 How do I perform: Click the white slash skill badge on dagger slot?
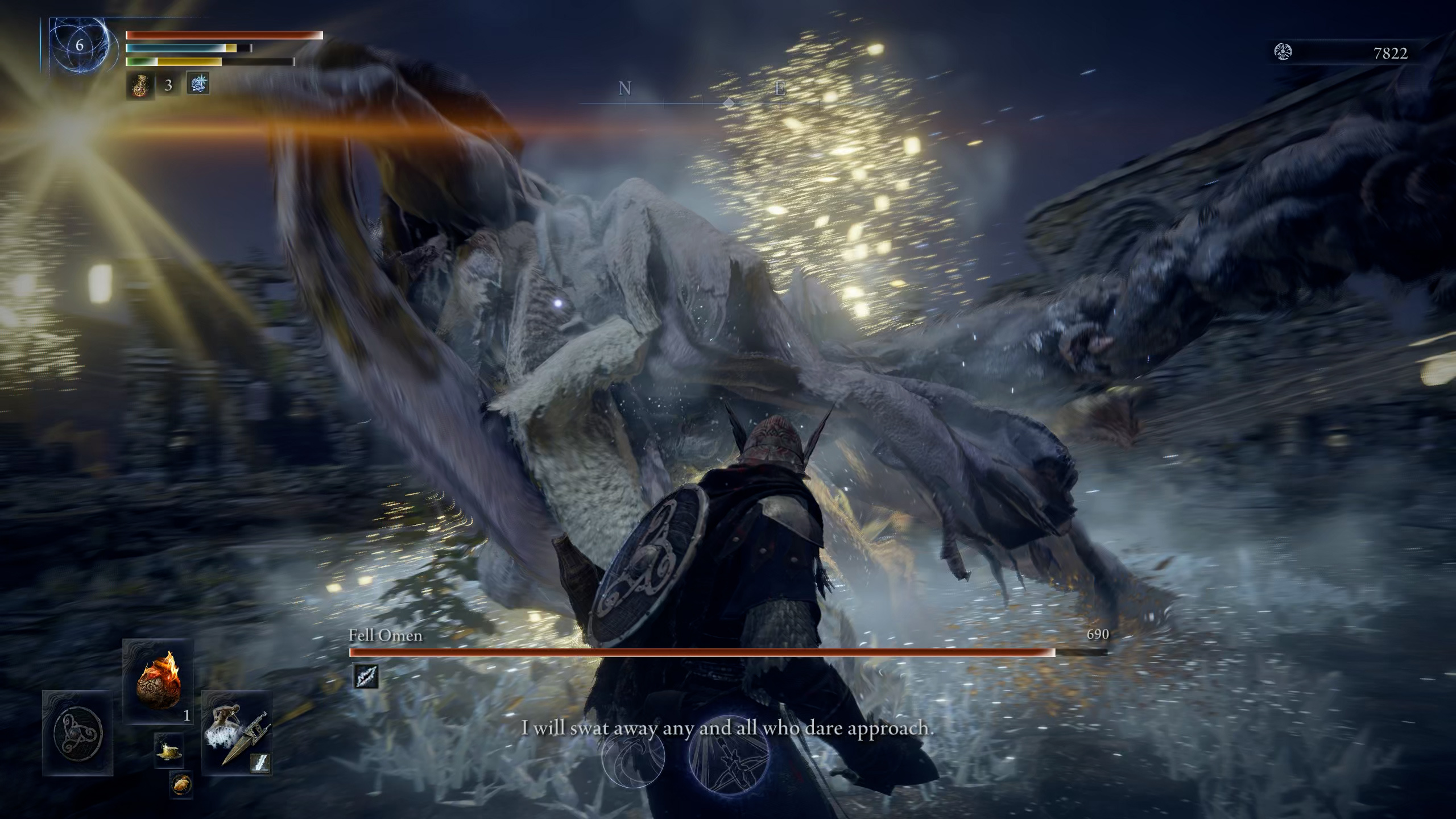(260, 763)
